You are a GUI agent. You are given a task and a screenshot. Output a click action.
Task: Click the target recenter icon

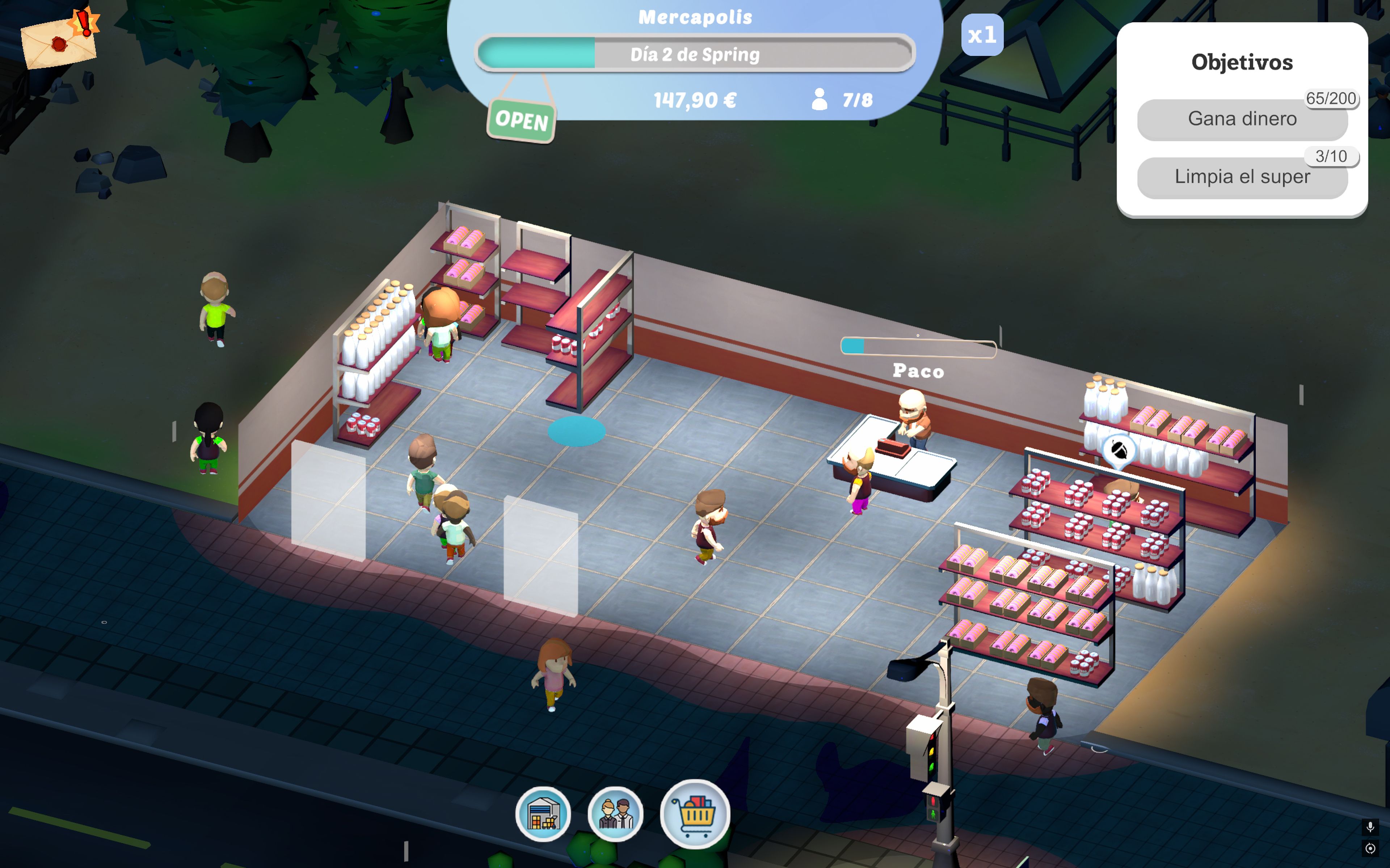click(x=1370, y=848)
